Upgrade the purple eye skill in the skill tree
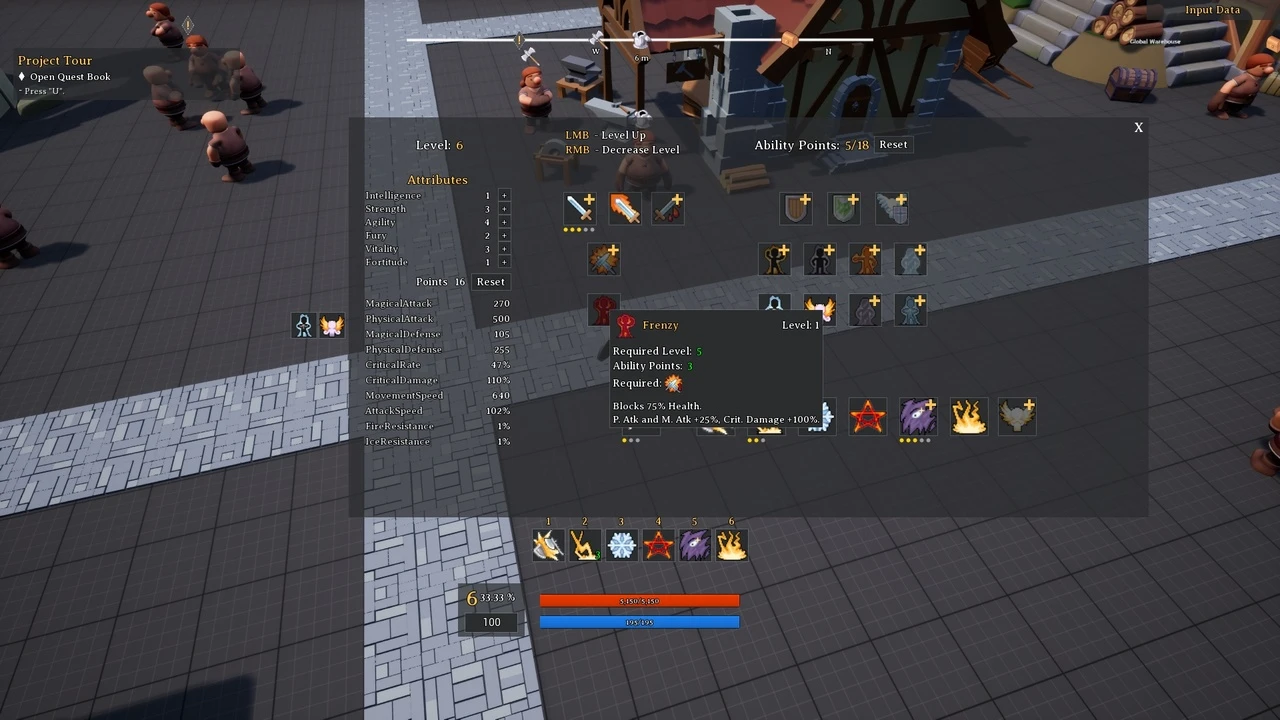1280x720 pixels. pyautogui.click(x=917, y=416)
